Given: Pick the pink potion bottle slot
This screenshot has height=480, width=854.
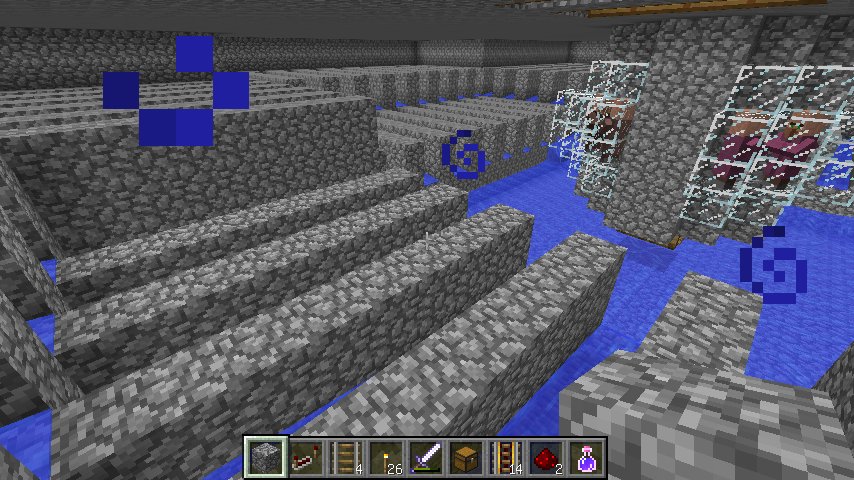Looking at the screenshot, I should pos(587,458).
